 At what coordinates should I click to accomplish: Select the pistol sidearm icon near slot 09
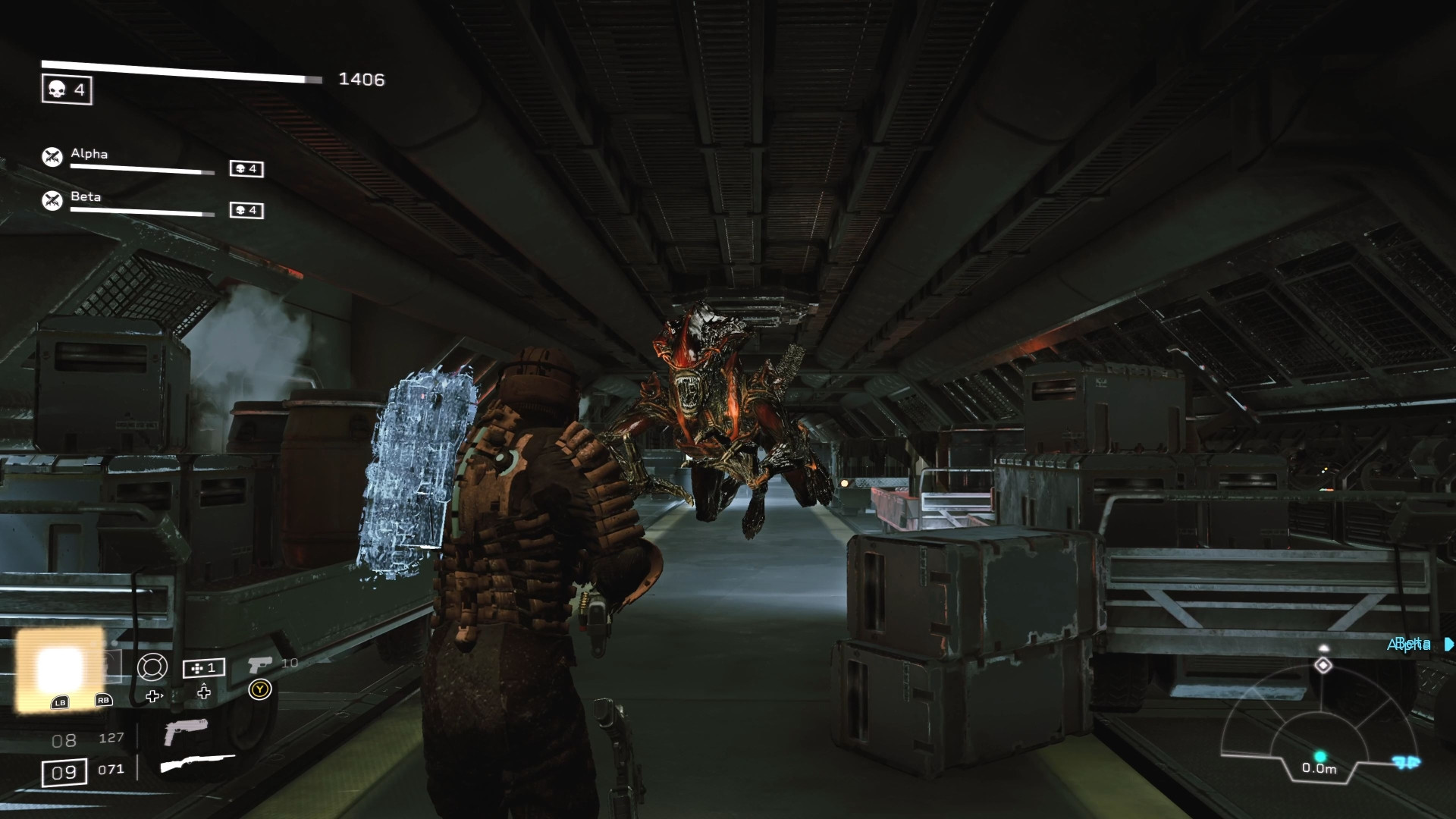(187, 732)
